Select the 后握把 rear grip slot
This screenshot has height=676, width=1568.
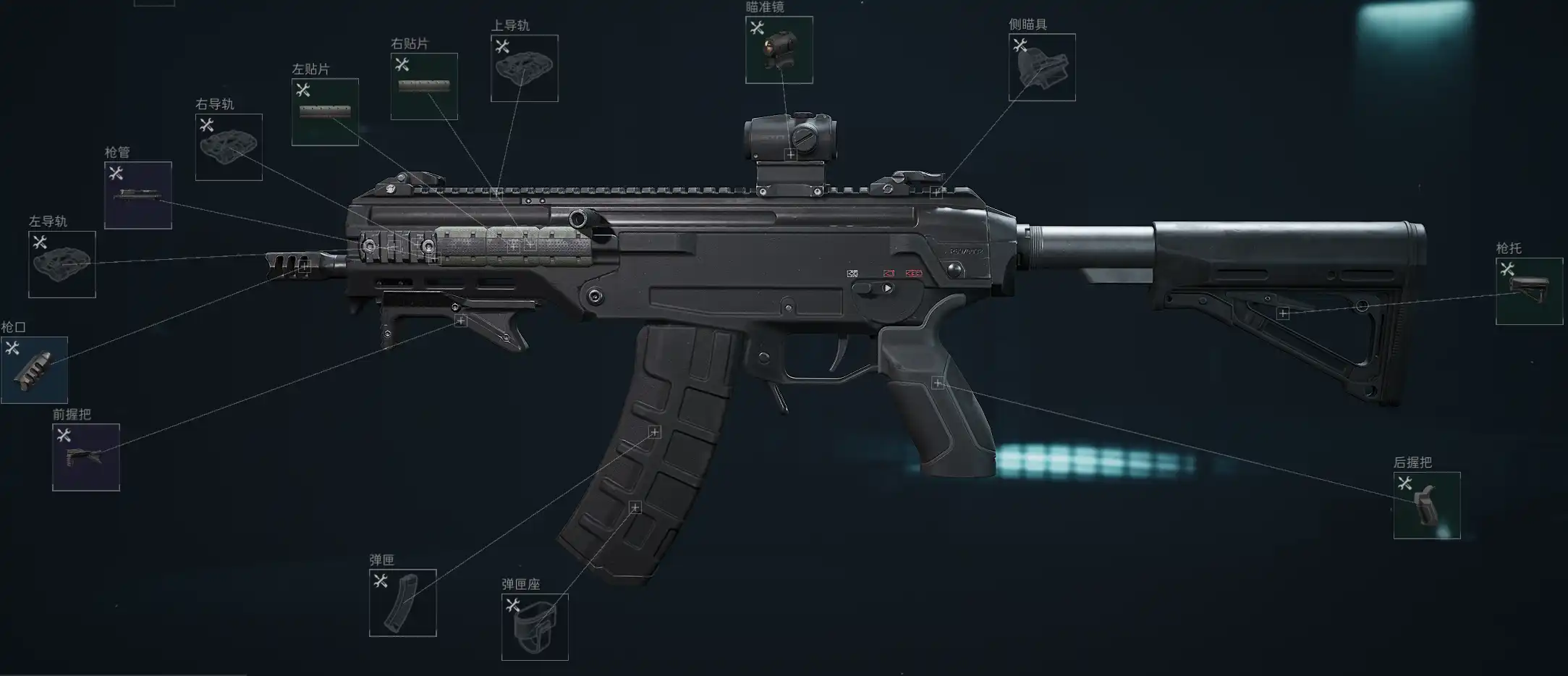tap(1426, 505)
